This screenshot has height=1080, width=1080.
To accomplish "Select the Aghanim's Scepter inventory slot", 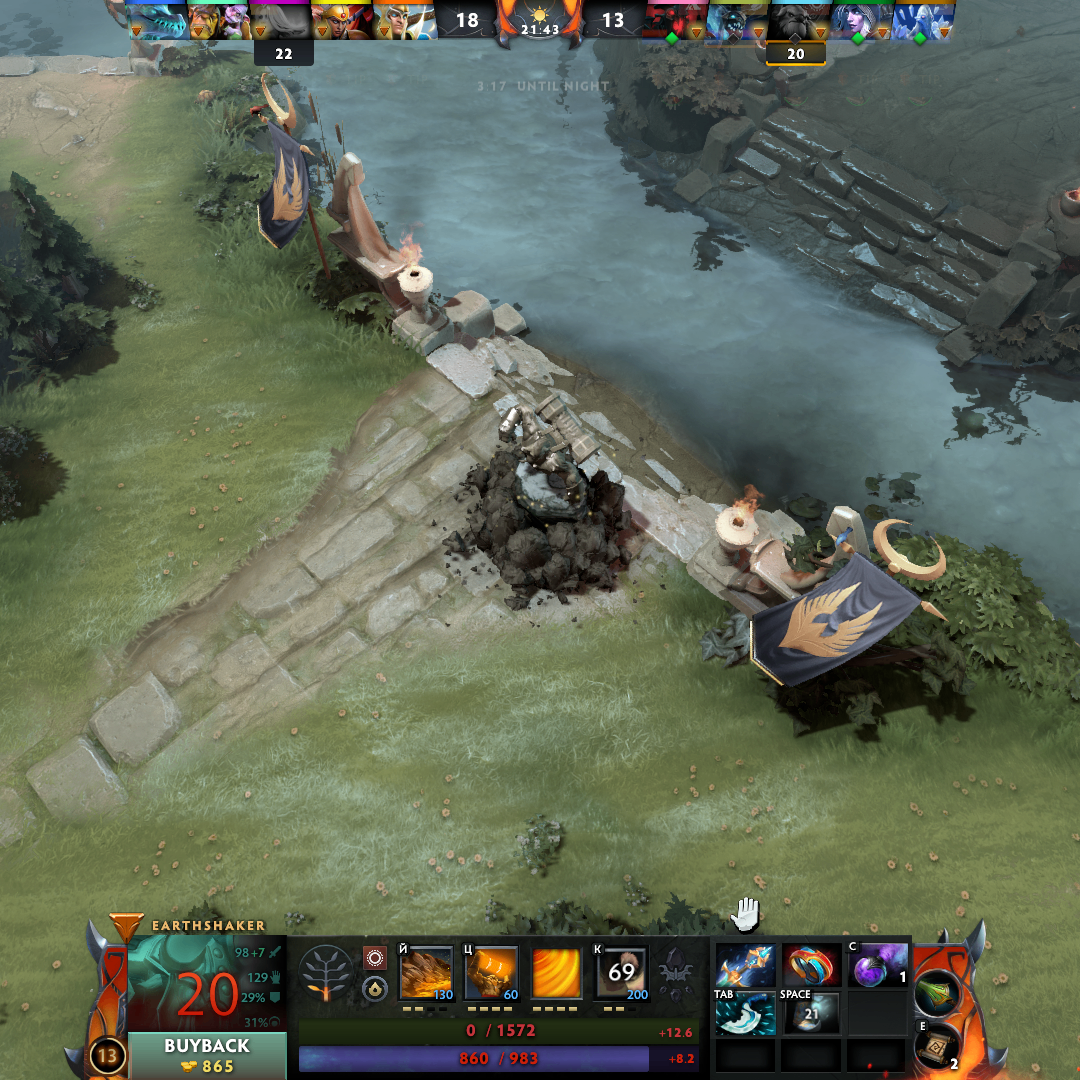I will point(745,965).
